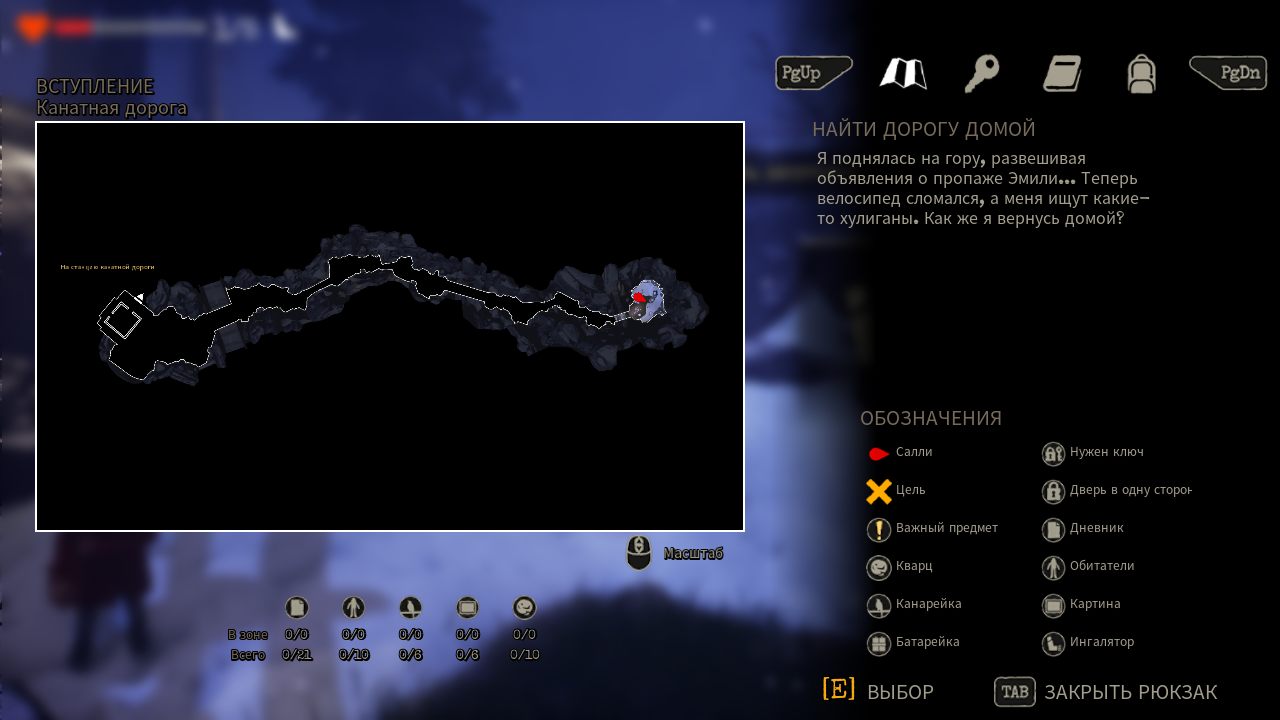Viewport: 1280px width, 720px height.
Task: Click the «Дневник» legend entry
Action: click(x=1083, y=528)
